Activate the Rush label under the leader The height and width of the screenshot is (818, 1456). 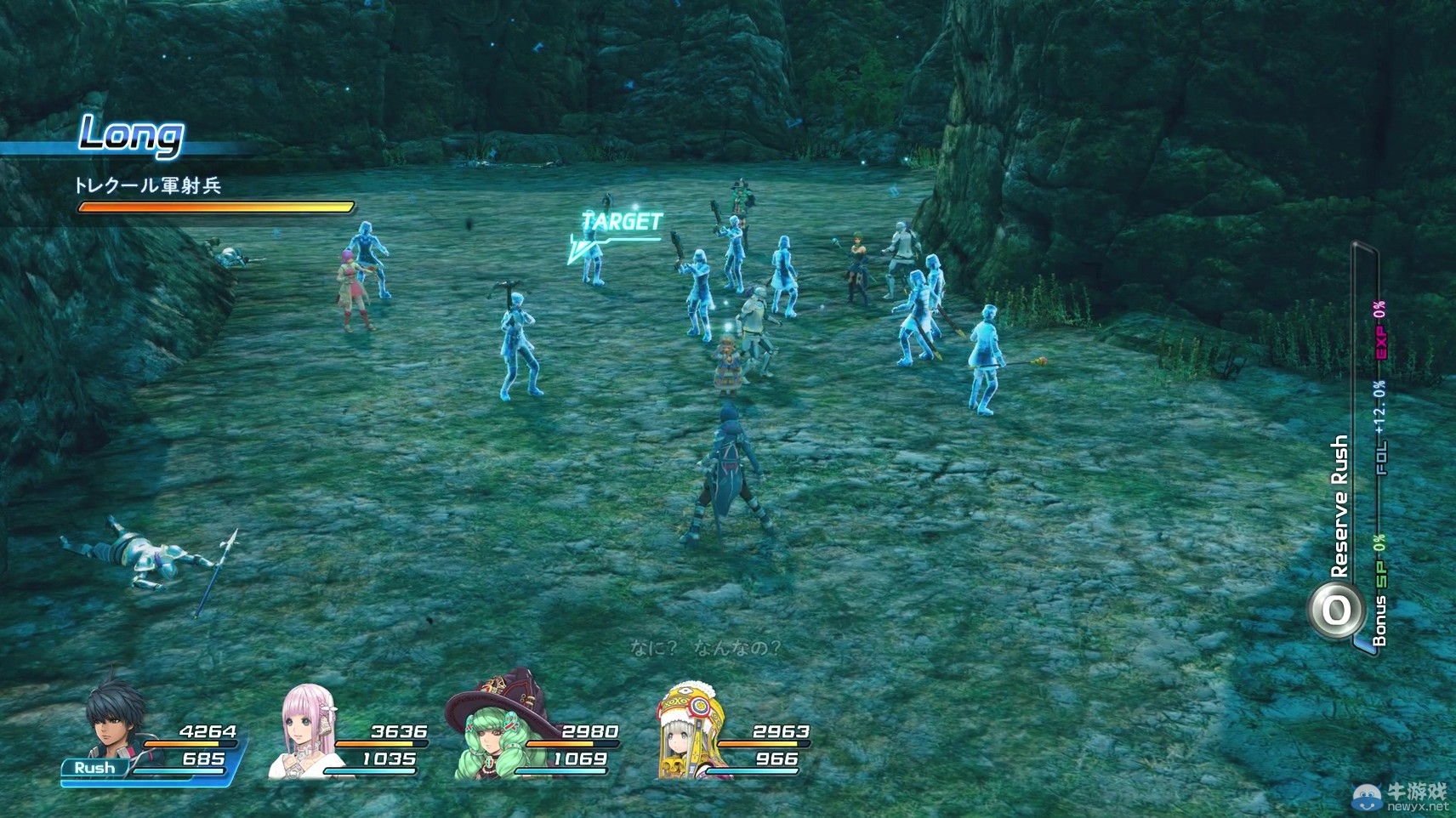coord(94,768)
